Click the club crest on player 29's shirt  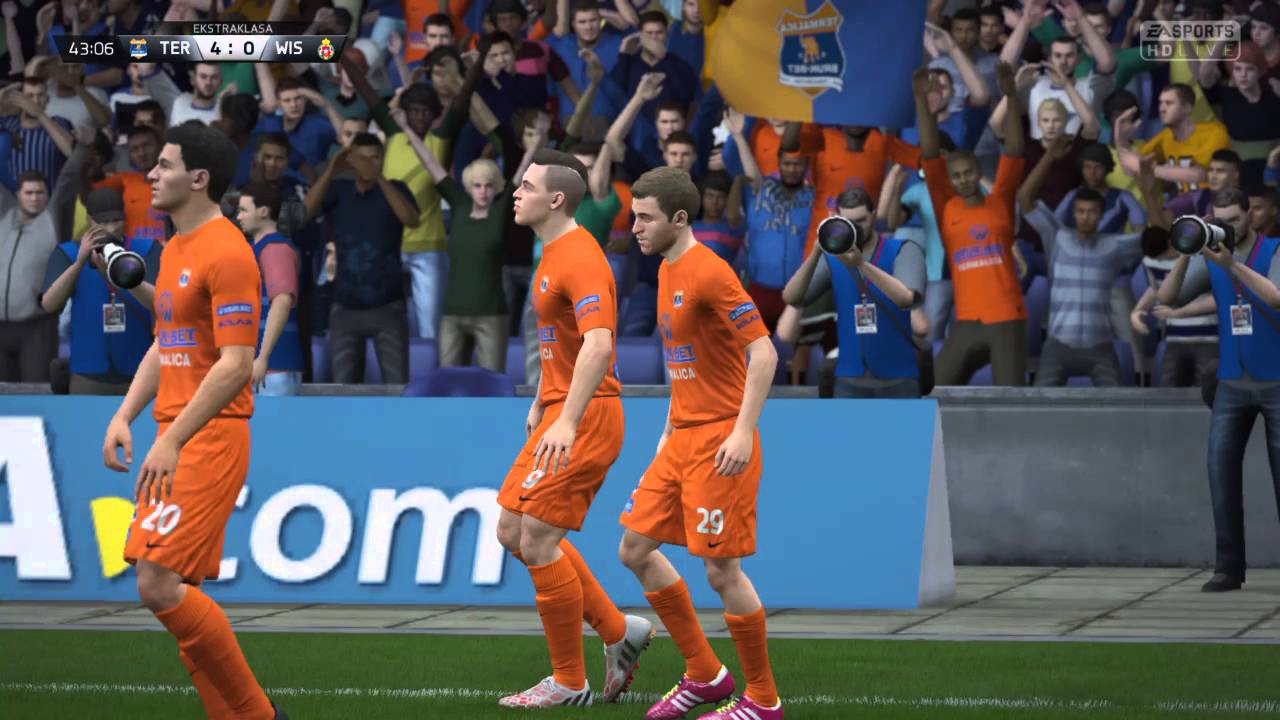click(x=679, y=297)
